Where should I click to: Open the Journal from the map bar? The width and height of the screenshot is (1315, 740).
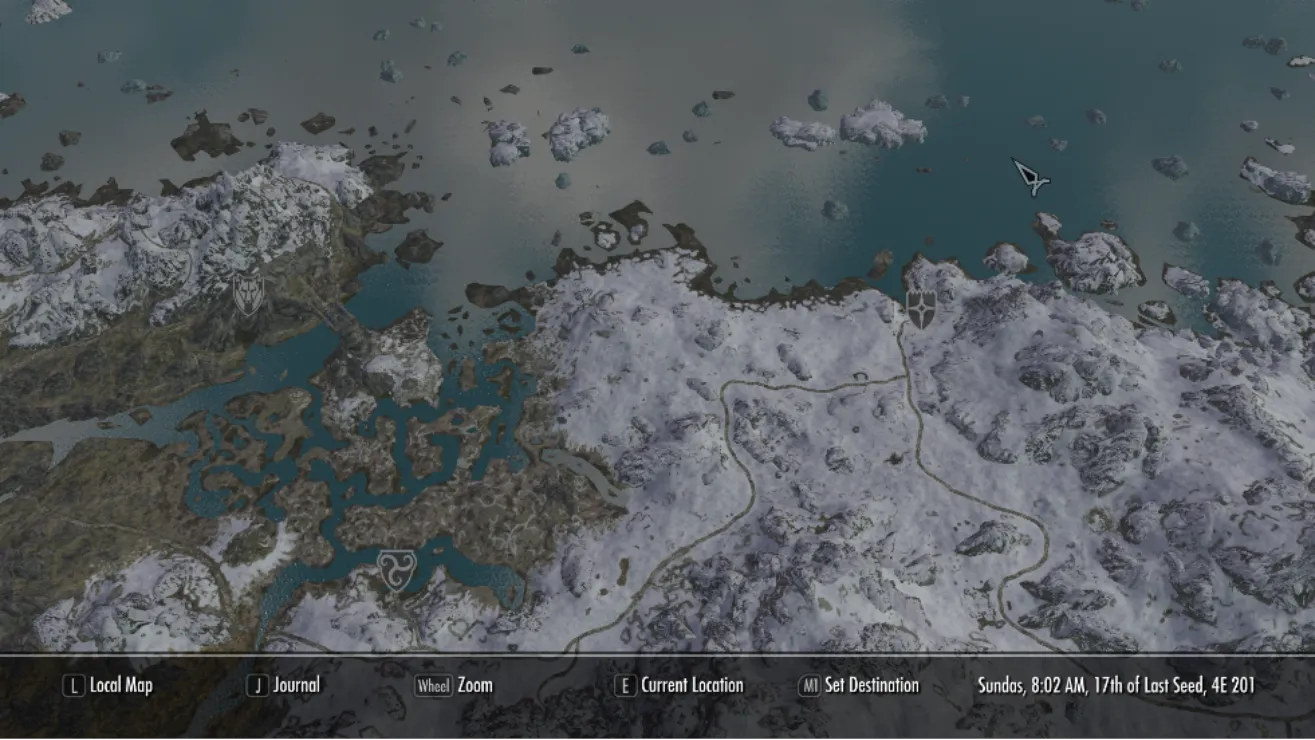tap(284, 686)
